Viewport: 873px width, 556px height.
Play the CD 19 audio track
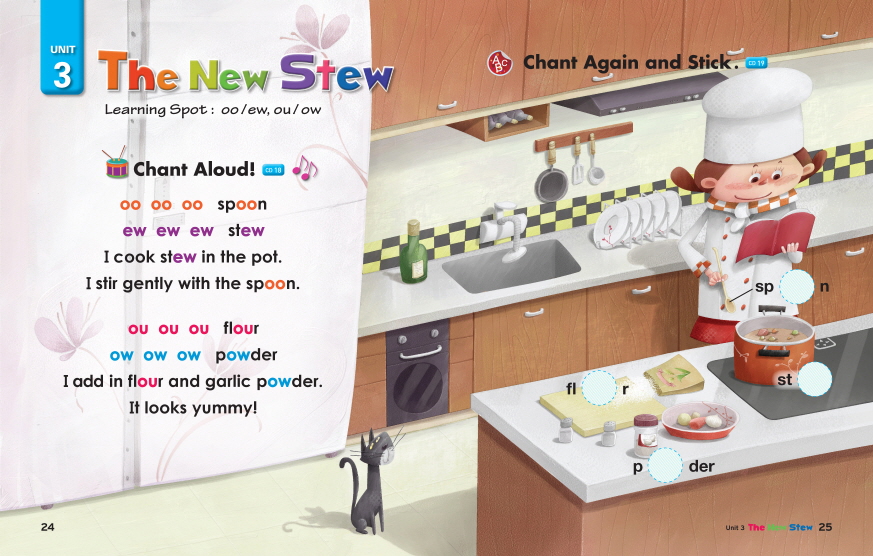(756, 64)
